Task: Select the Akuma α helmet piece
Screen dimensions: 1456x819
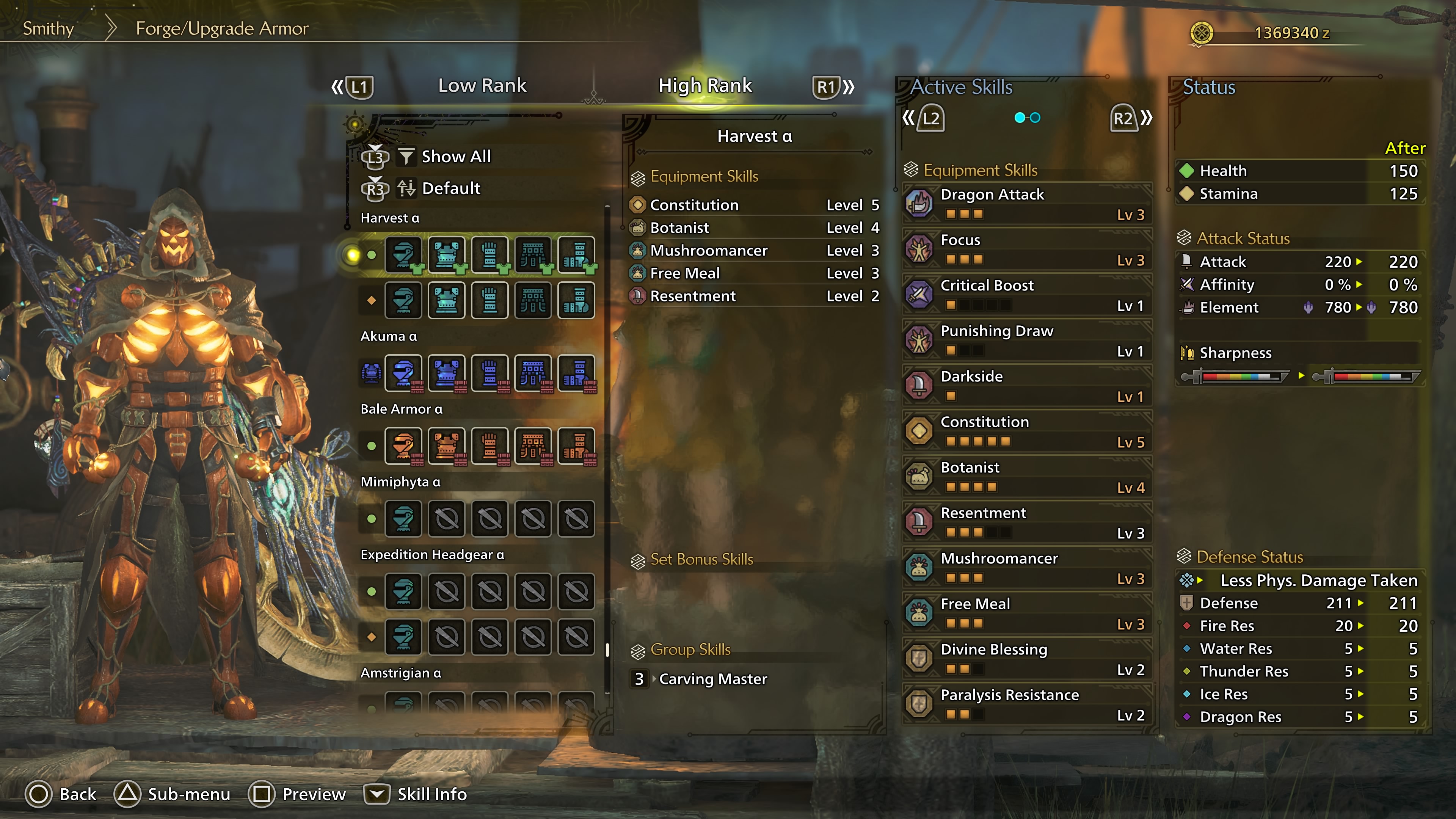Action: (403, 373)
